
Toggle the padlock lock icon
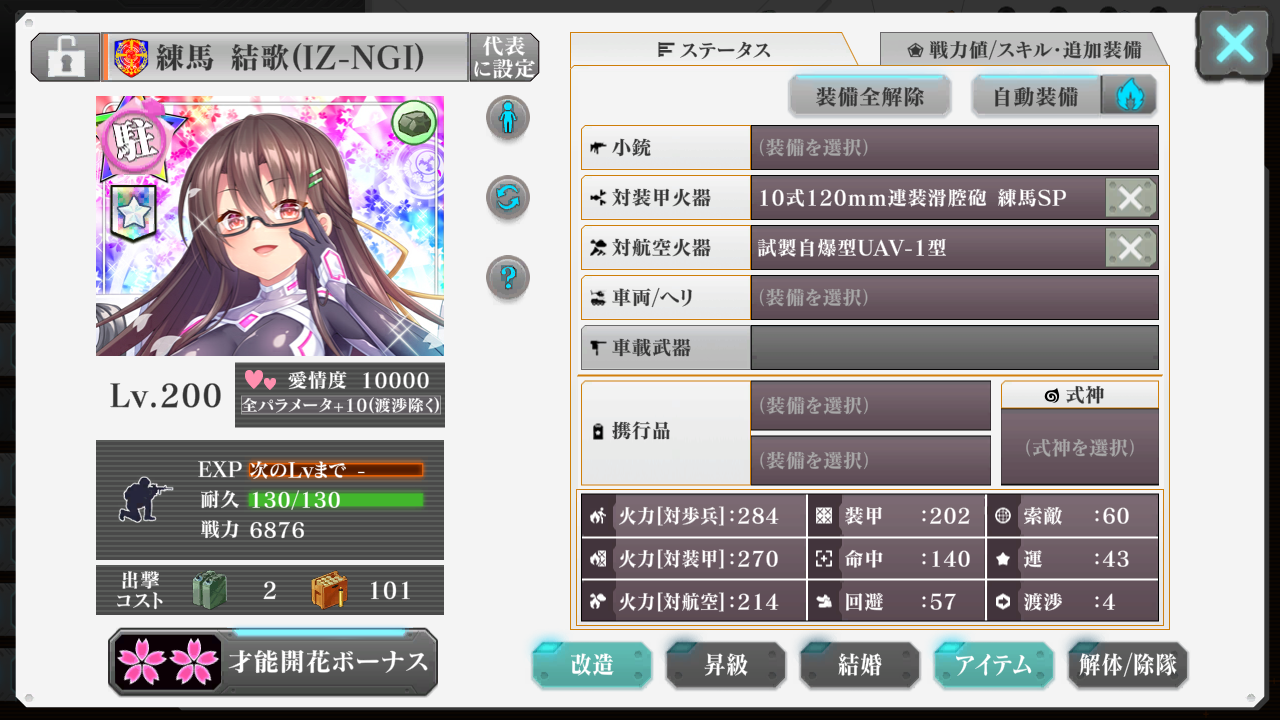pyautogui.click(x=65, y=57)
